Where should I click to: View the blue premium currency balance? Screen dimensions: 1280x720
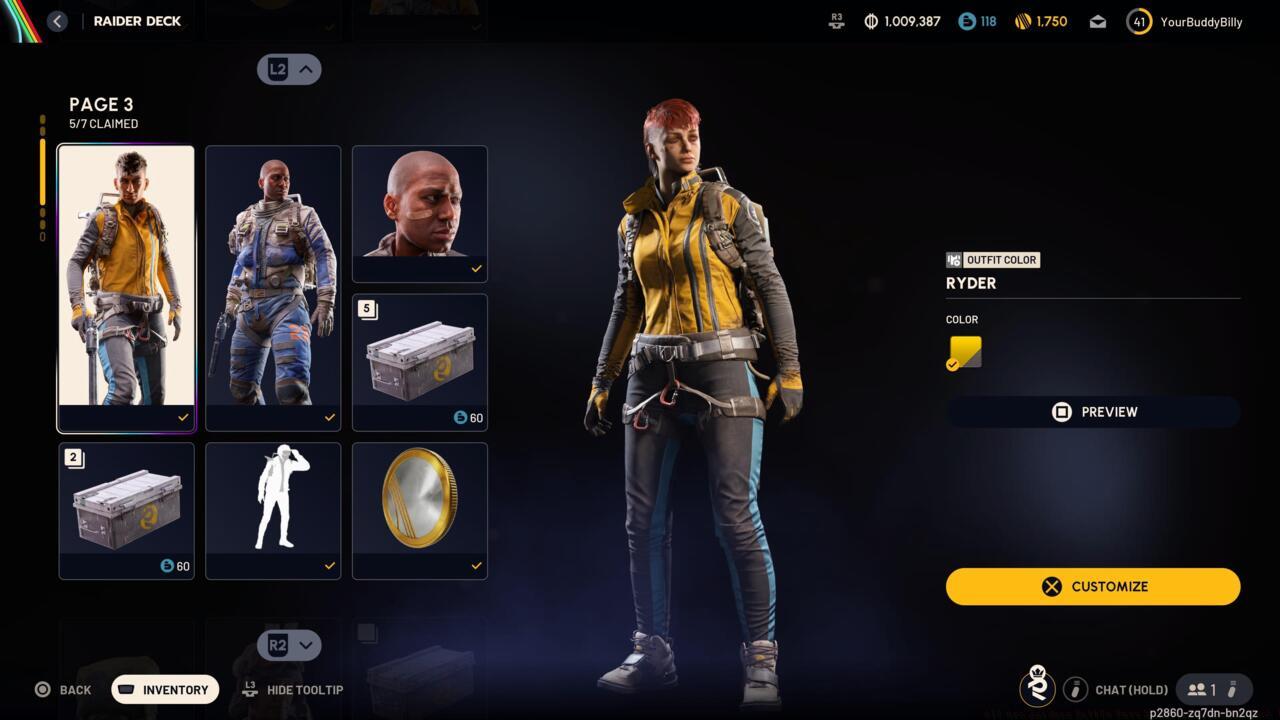tap(975, 21)
